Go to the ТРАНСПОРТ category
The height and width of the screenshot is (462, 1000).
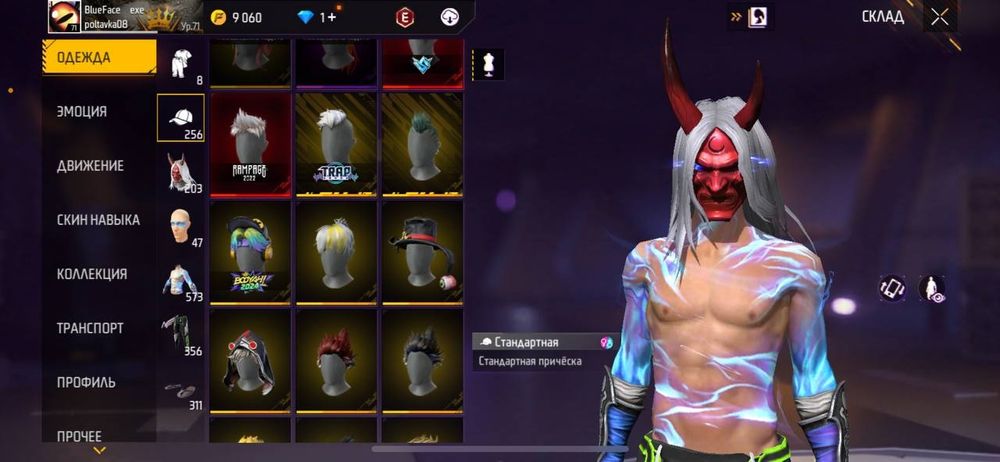coord(90,328)
